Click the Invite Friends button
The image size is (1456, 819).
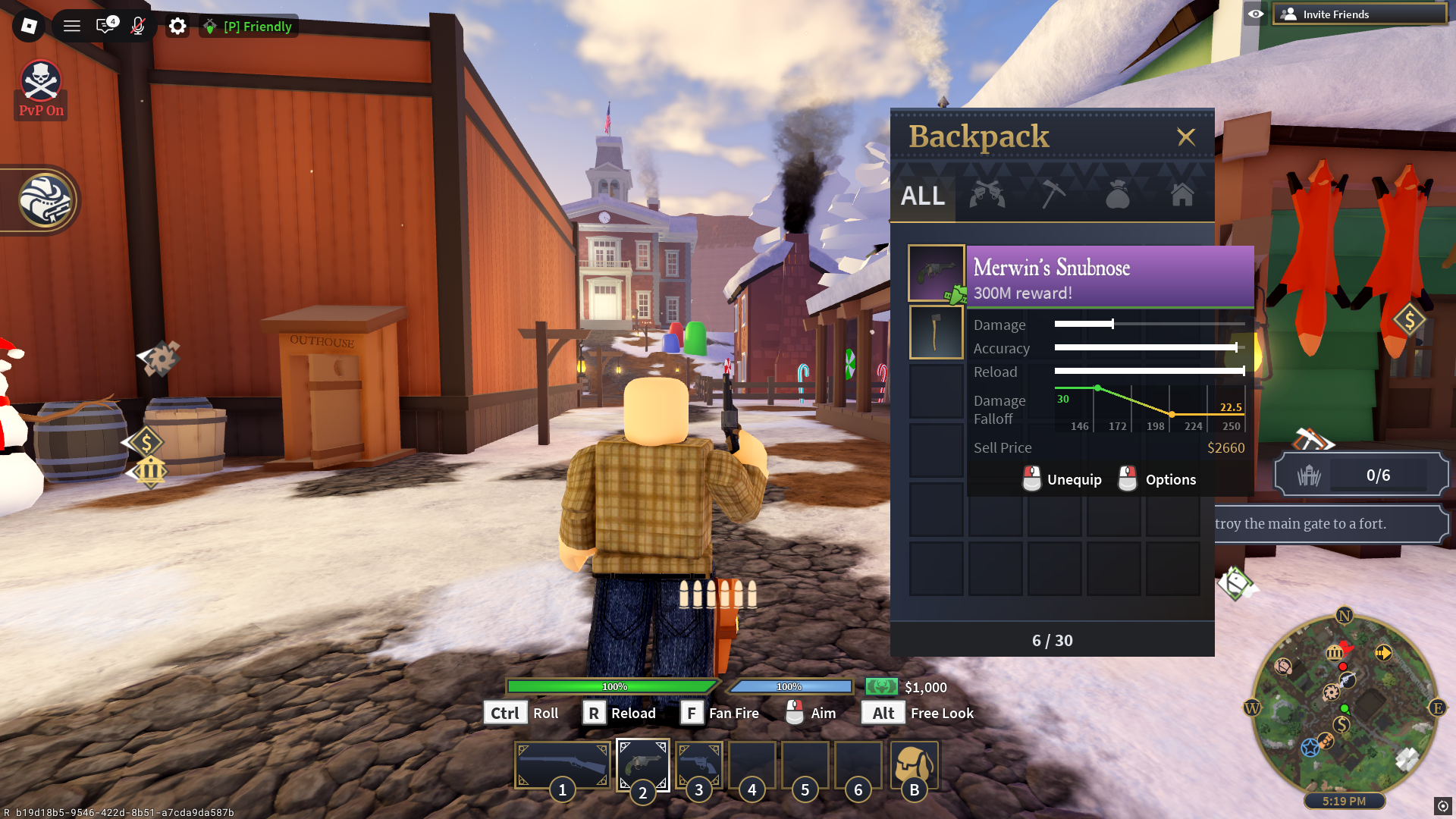pyautogui.click(x=1357, y=14)
